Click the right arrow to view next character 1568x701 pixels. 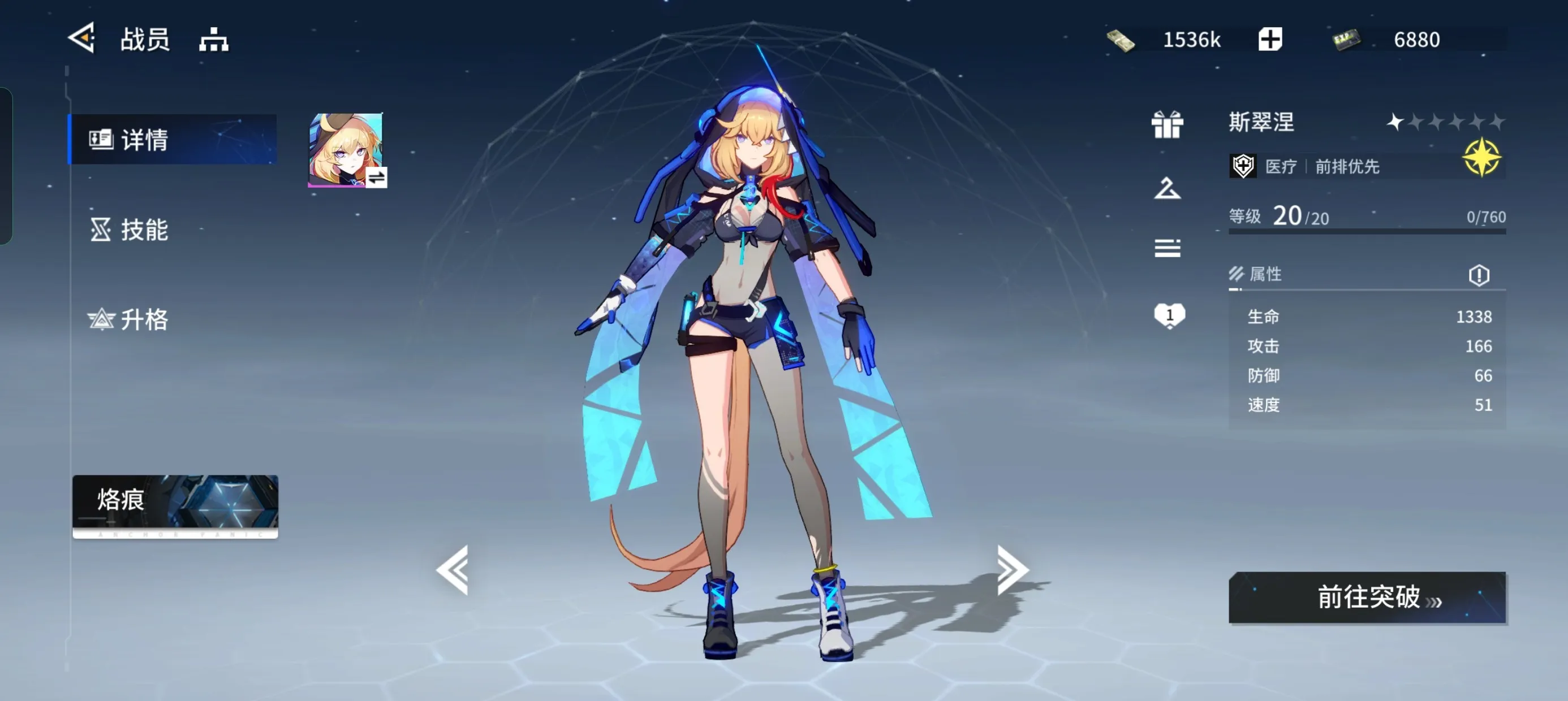[1010, 570]
